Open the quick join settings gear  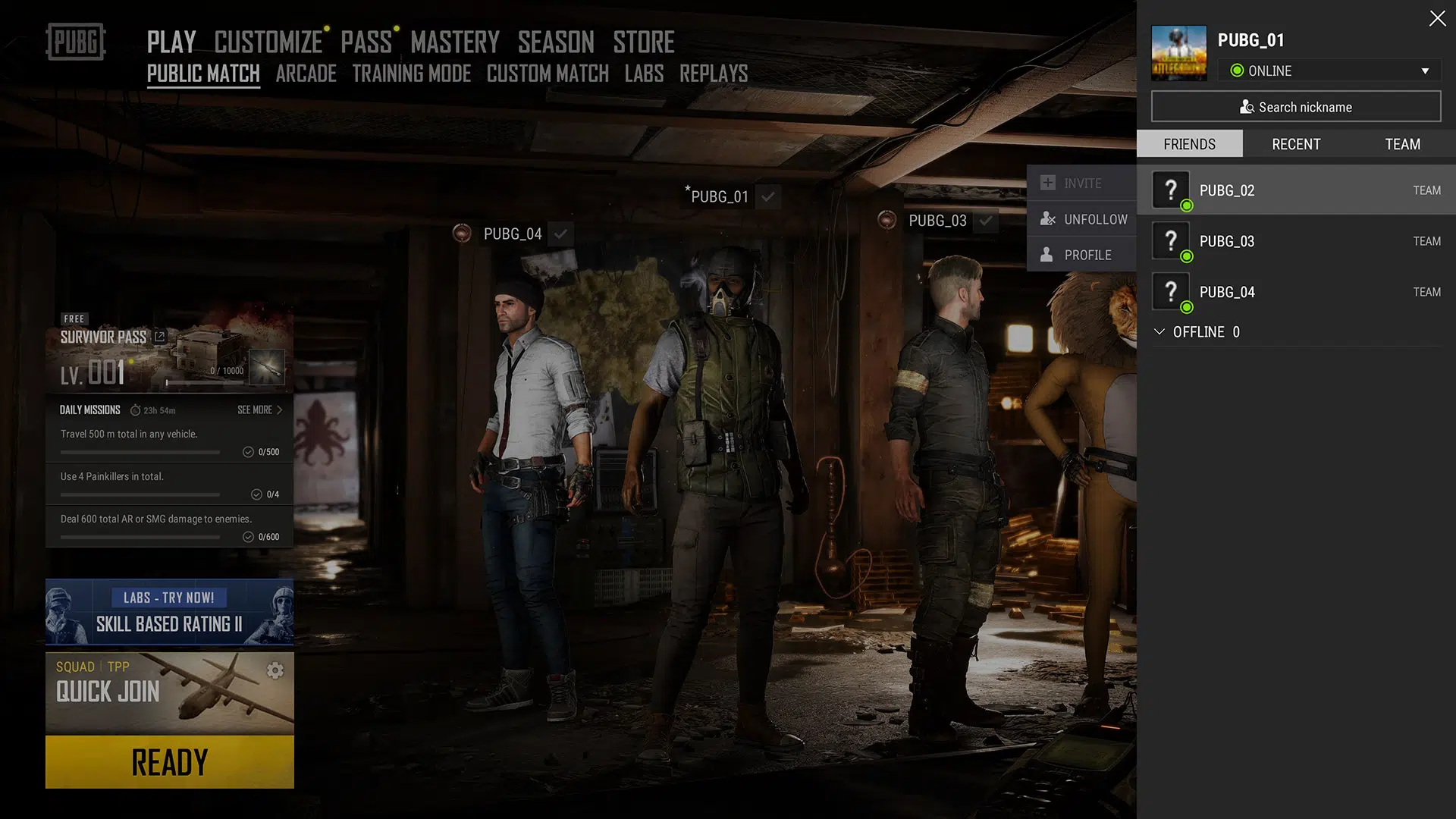click(x=275, y=670)
